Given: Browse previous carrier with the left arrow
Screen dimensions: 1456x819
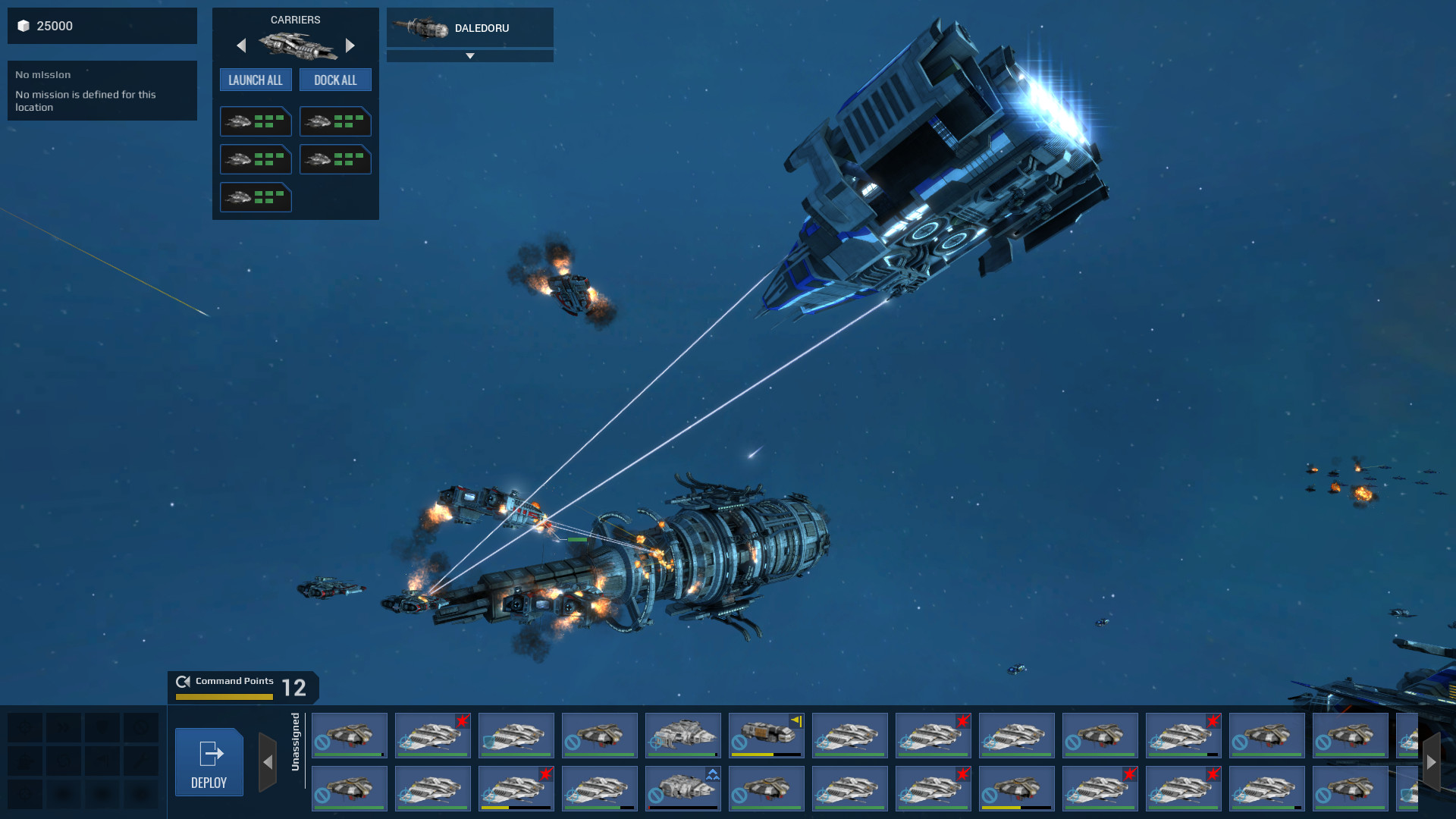Looking at the screenshot, I should (241, 45).
